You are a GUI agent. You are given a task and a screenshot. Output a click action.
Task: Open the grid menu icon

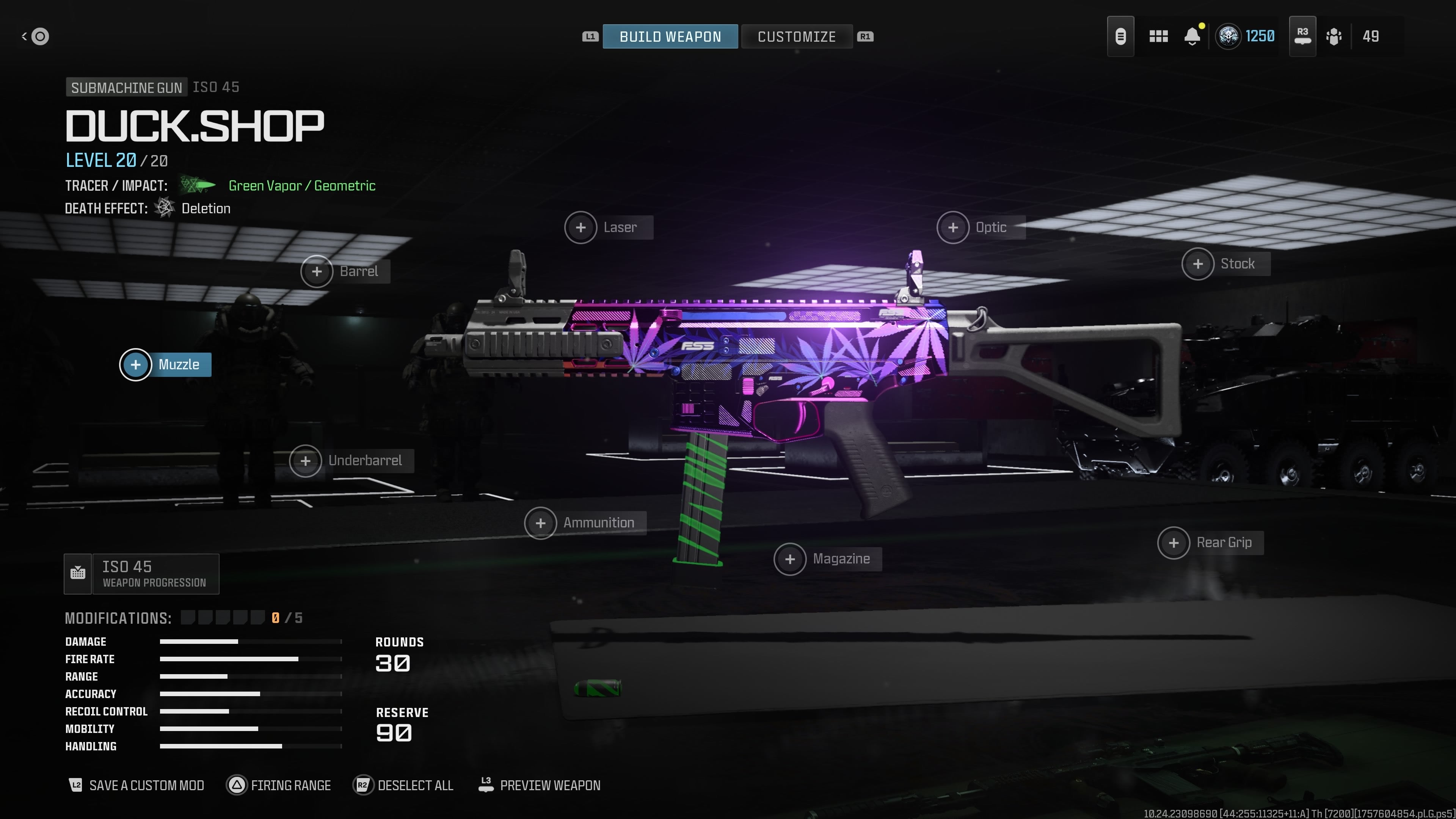(x=1158, y=37)
